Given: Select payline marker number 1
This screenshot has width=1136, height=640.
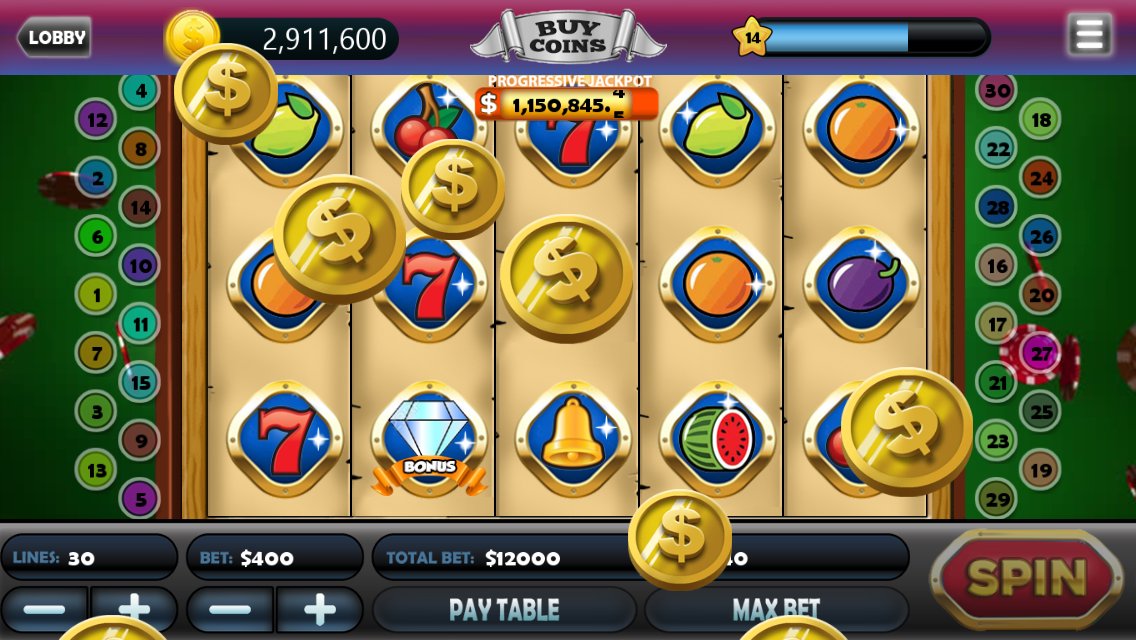Looking at the screenshot, I should (97, 295).
